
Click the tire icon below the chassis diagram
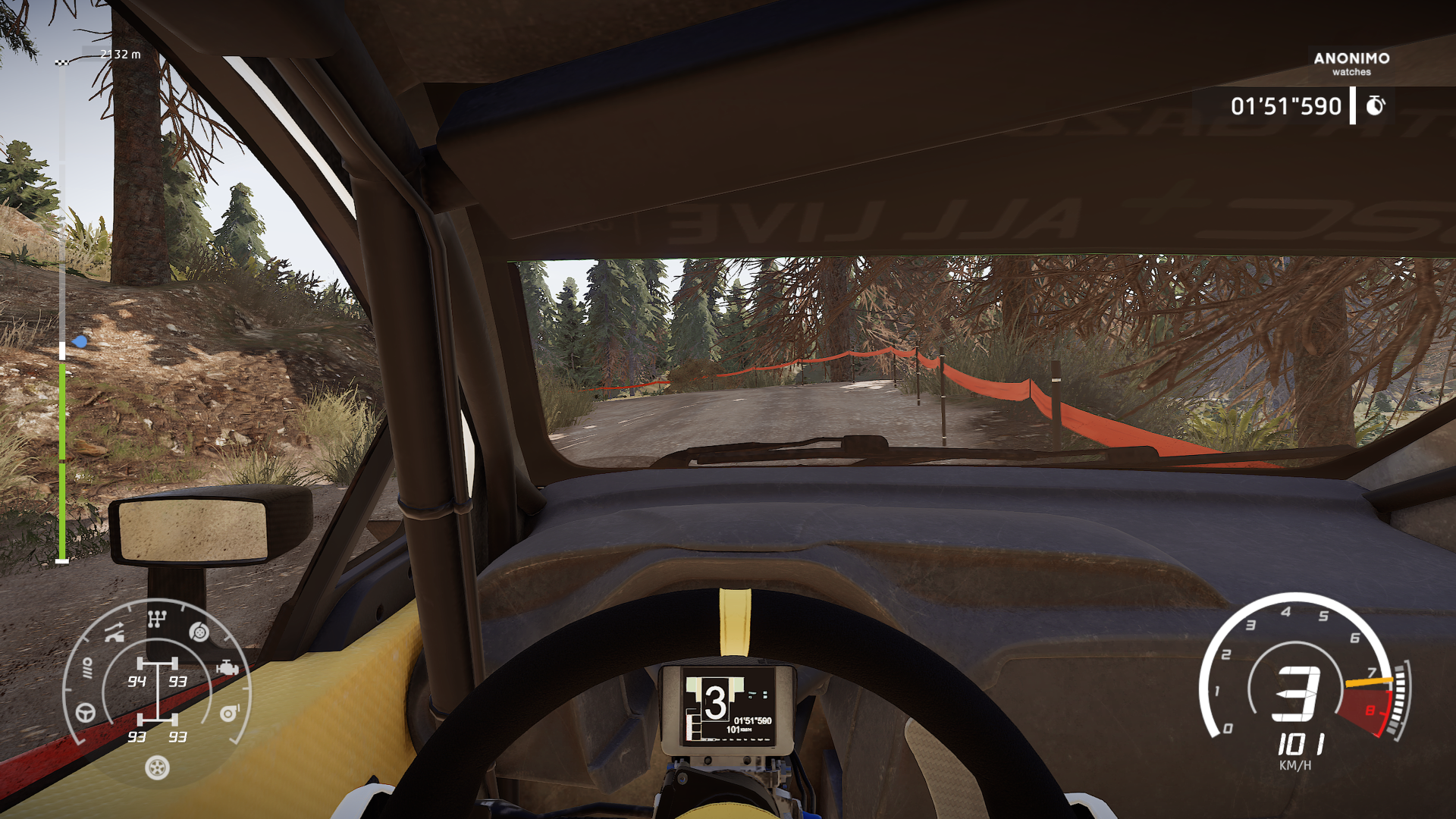157,768
